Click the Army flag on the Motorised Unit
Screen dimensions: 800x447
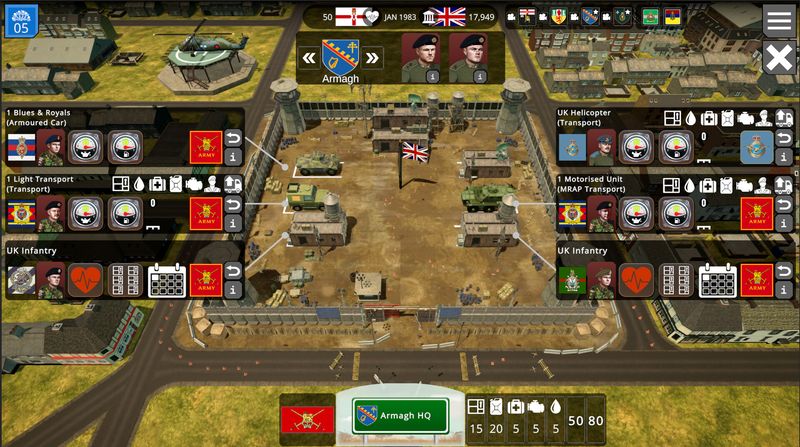point(757,214)
